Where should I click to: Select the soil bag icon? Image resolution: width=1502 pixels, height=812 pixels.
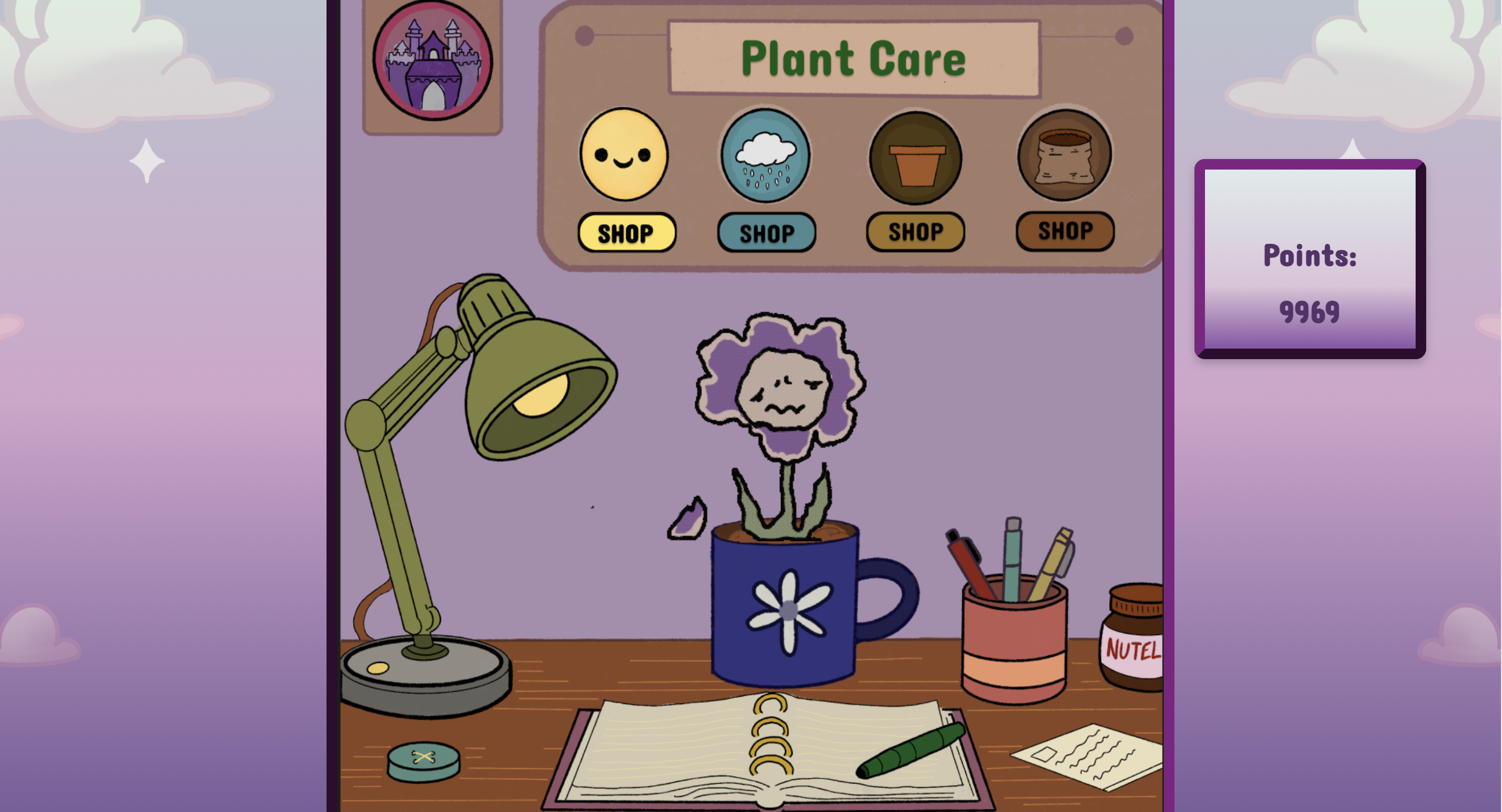(x=1064, y=156)
